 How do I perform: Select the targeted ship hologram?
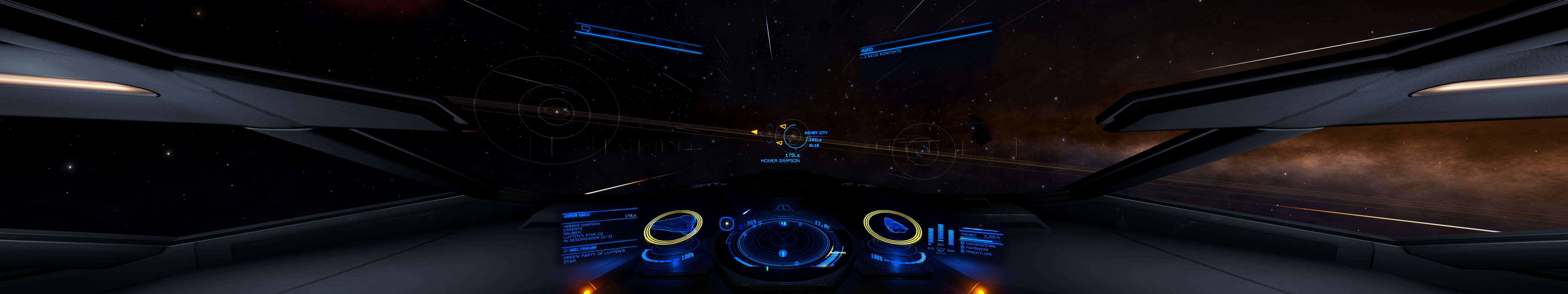click(x=672, y=227)
